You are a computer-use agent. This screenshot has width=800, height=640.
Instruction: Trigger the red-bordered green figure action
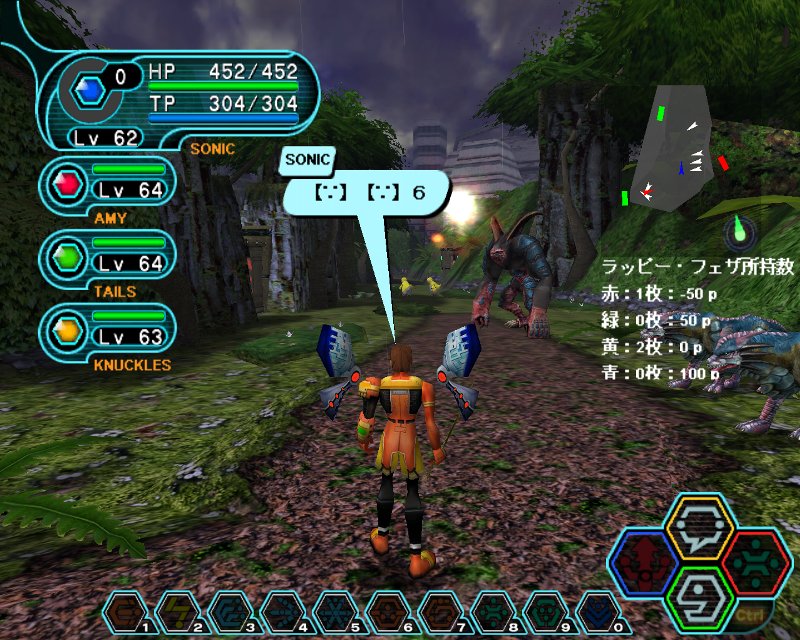(757, 563)
